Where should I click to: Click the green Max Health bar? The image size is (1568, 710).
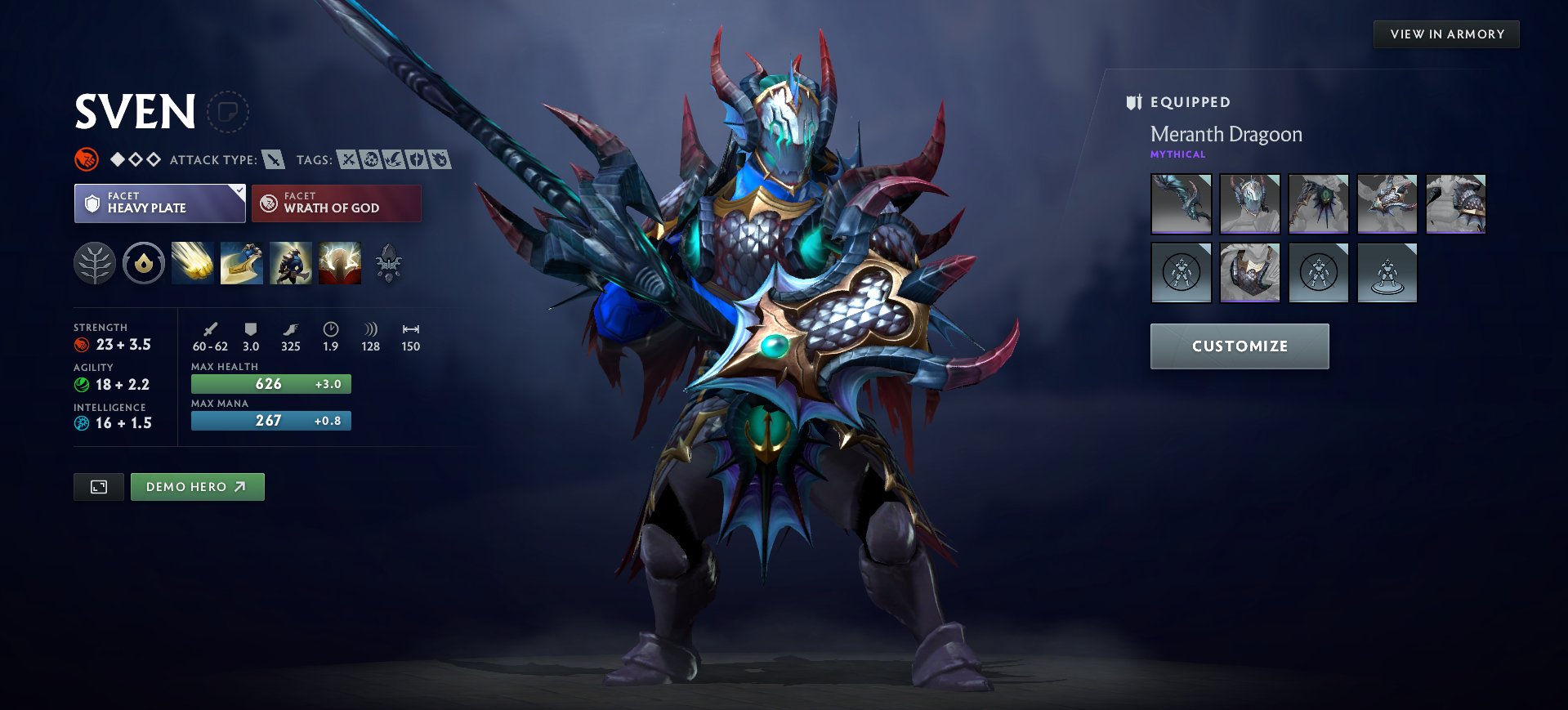[270, 383]
